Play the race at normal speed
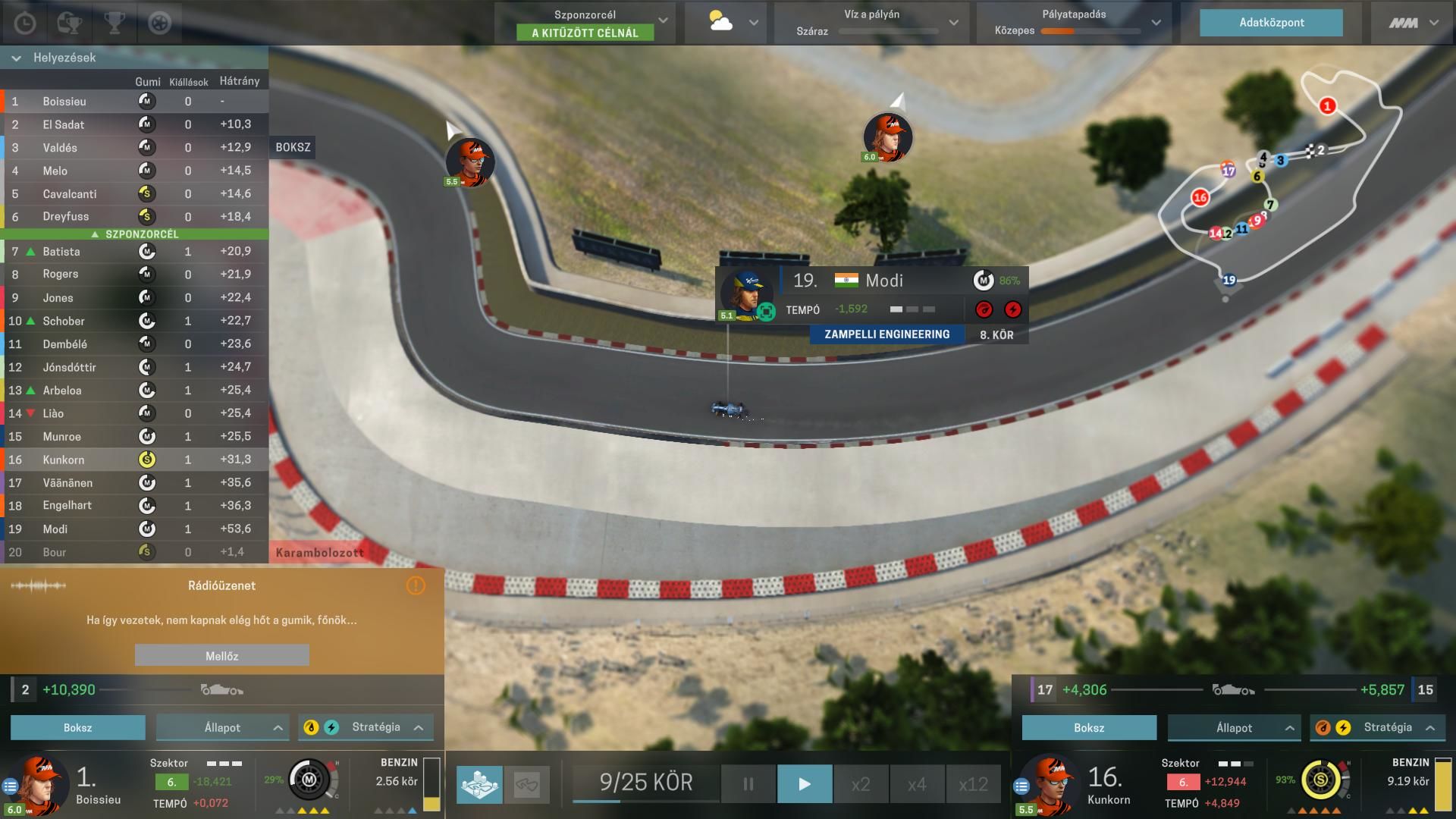This screenshot has height=819, width=1456. [805, 783]
